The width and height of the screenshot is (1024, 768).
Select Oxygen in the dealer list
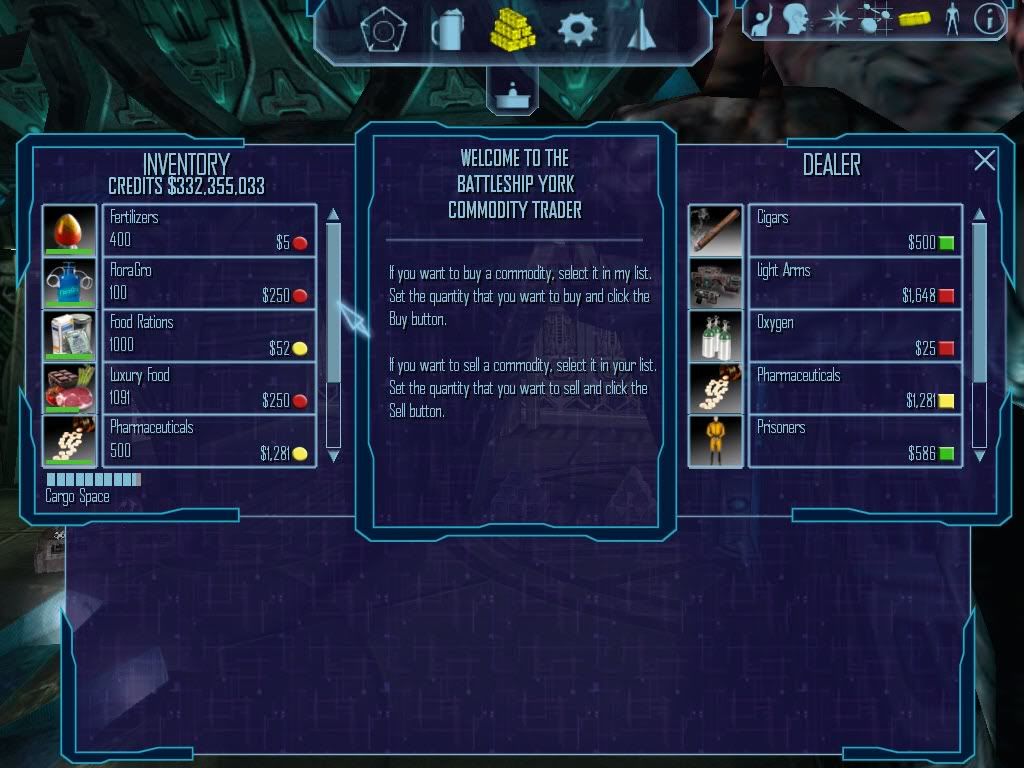click(x=854, y=335)
